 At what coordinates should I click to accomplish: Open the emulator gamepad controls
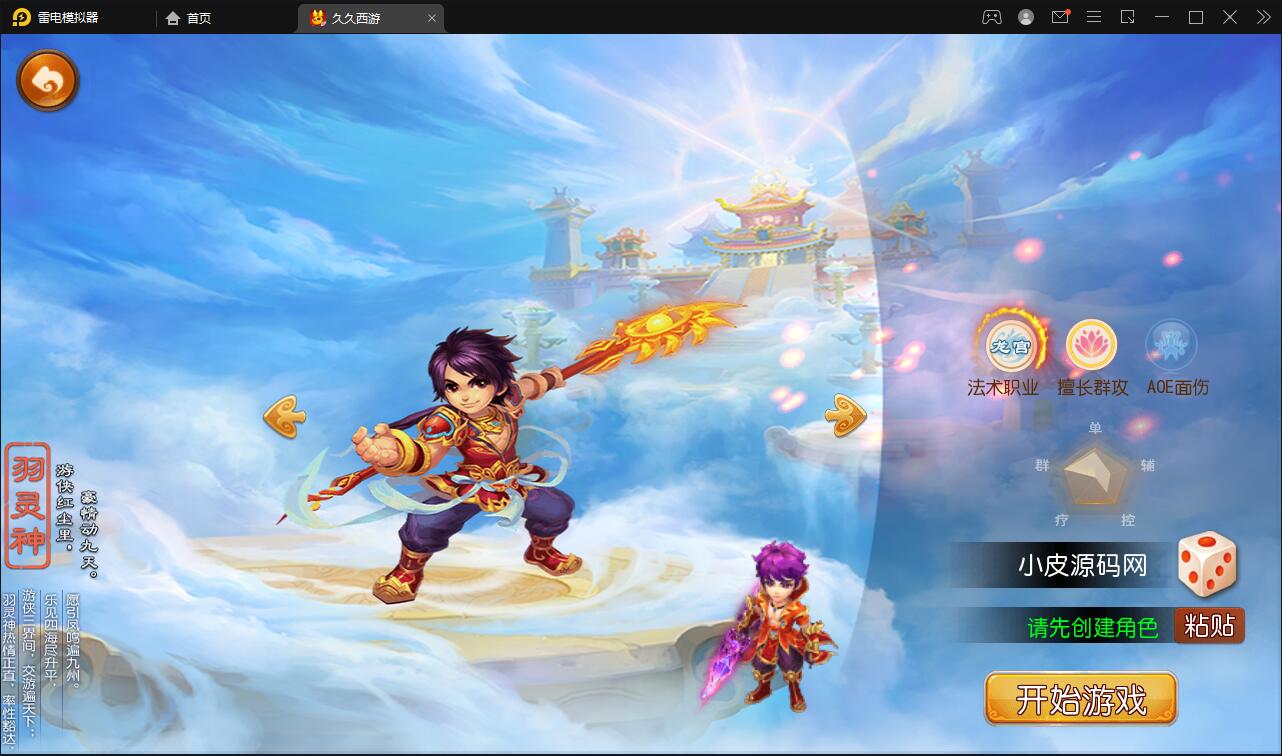(991, 17)
